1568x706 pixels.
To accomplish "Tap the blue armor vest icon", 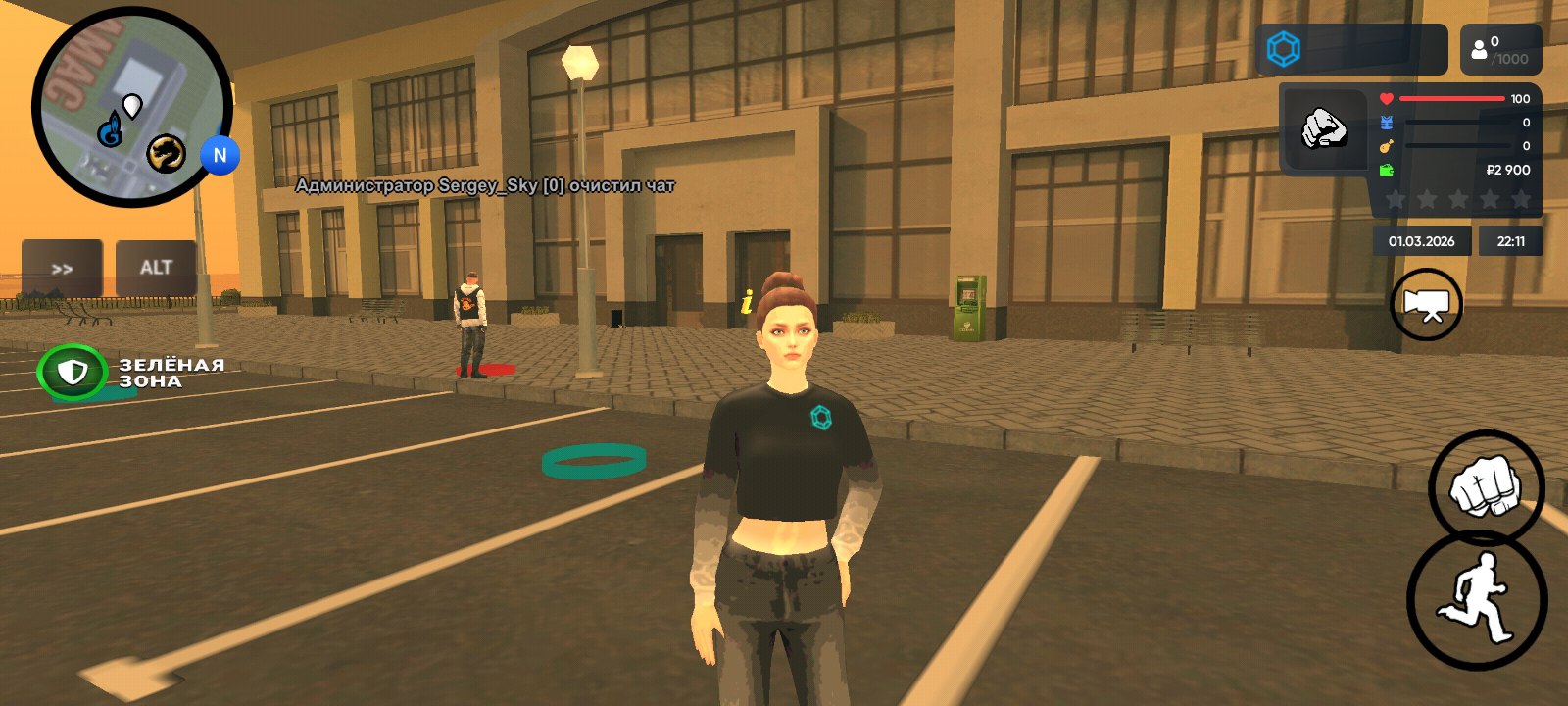I will [x=1385, y=122].
